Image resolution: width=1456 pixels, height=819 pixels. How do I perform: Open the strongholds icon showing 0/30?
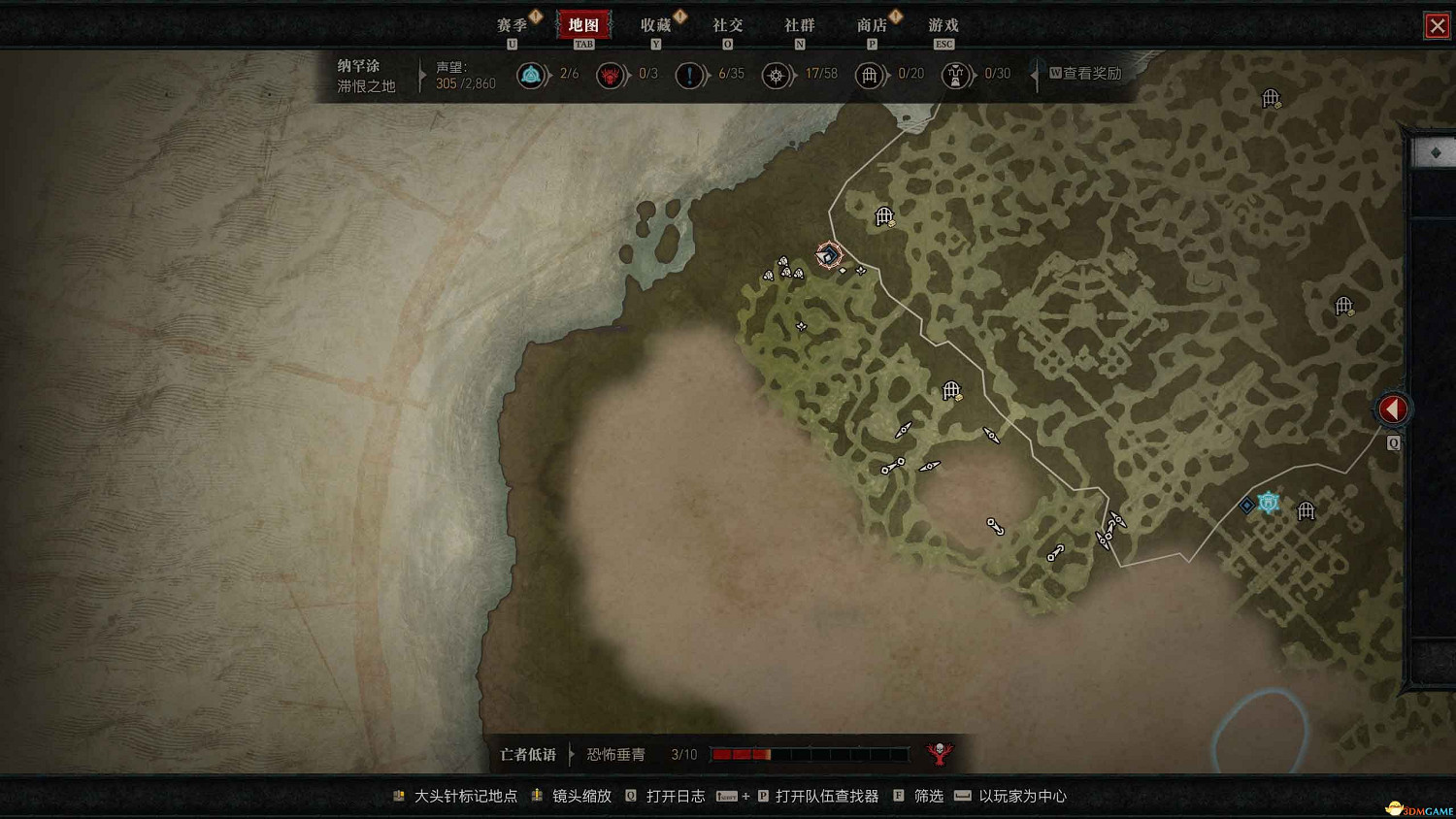956,75
